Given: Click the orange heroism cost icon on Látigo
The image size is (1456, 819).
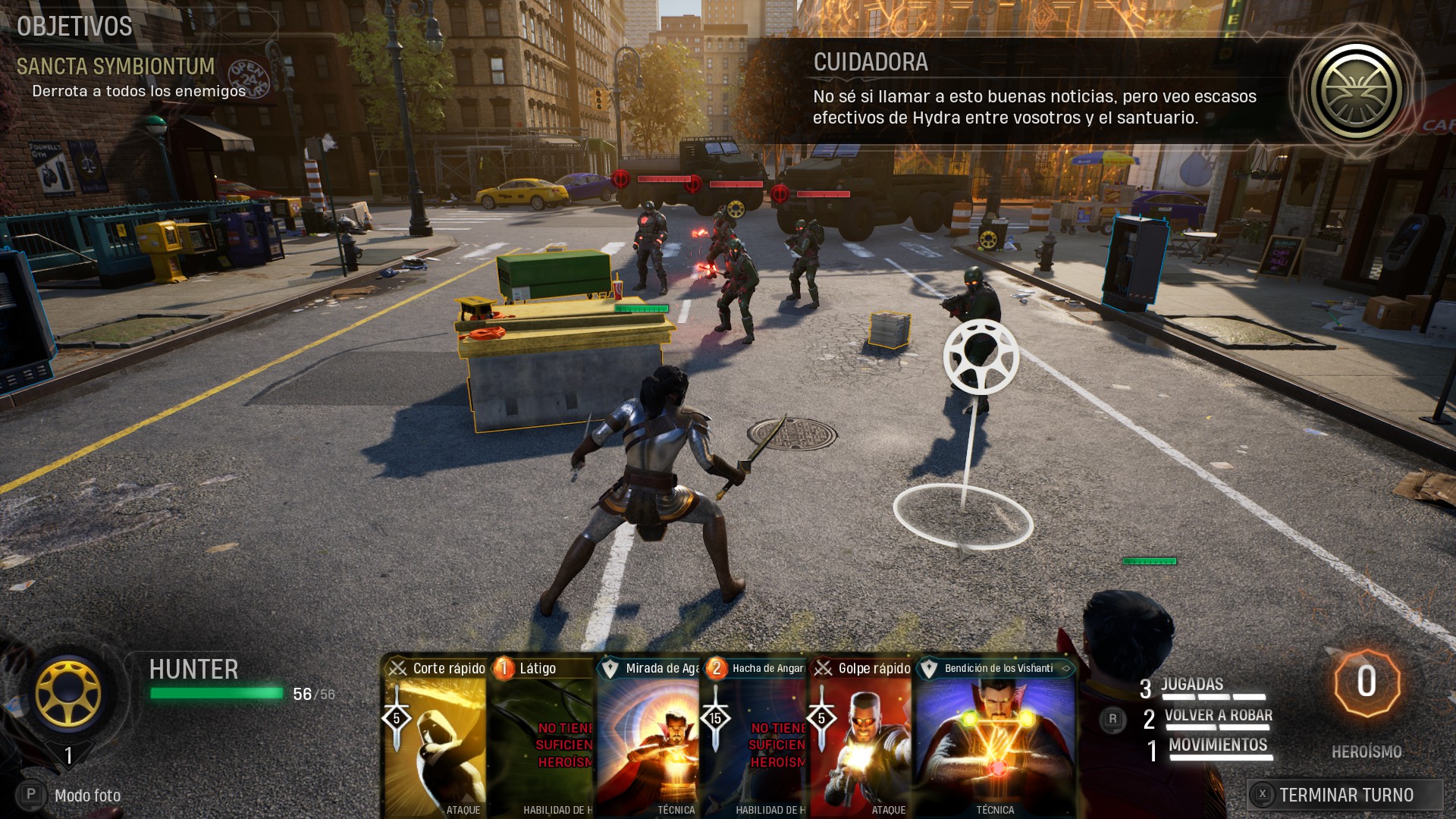Looking at the screenshot, I should [x=502, y=669].
